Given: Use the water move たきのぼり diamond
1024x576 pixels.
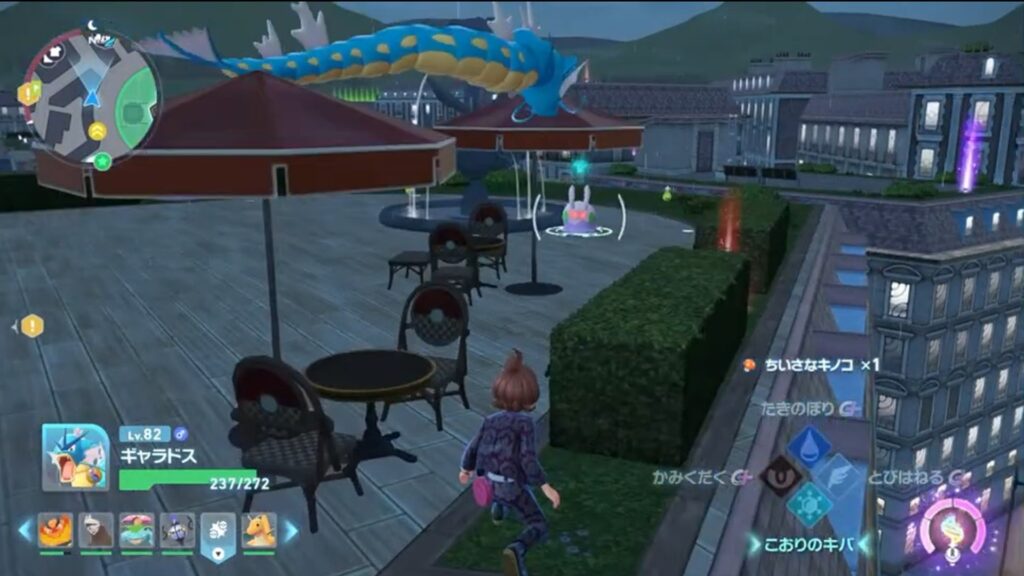Looking at the screenshot, I should coord(808,446).
